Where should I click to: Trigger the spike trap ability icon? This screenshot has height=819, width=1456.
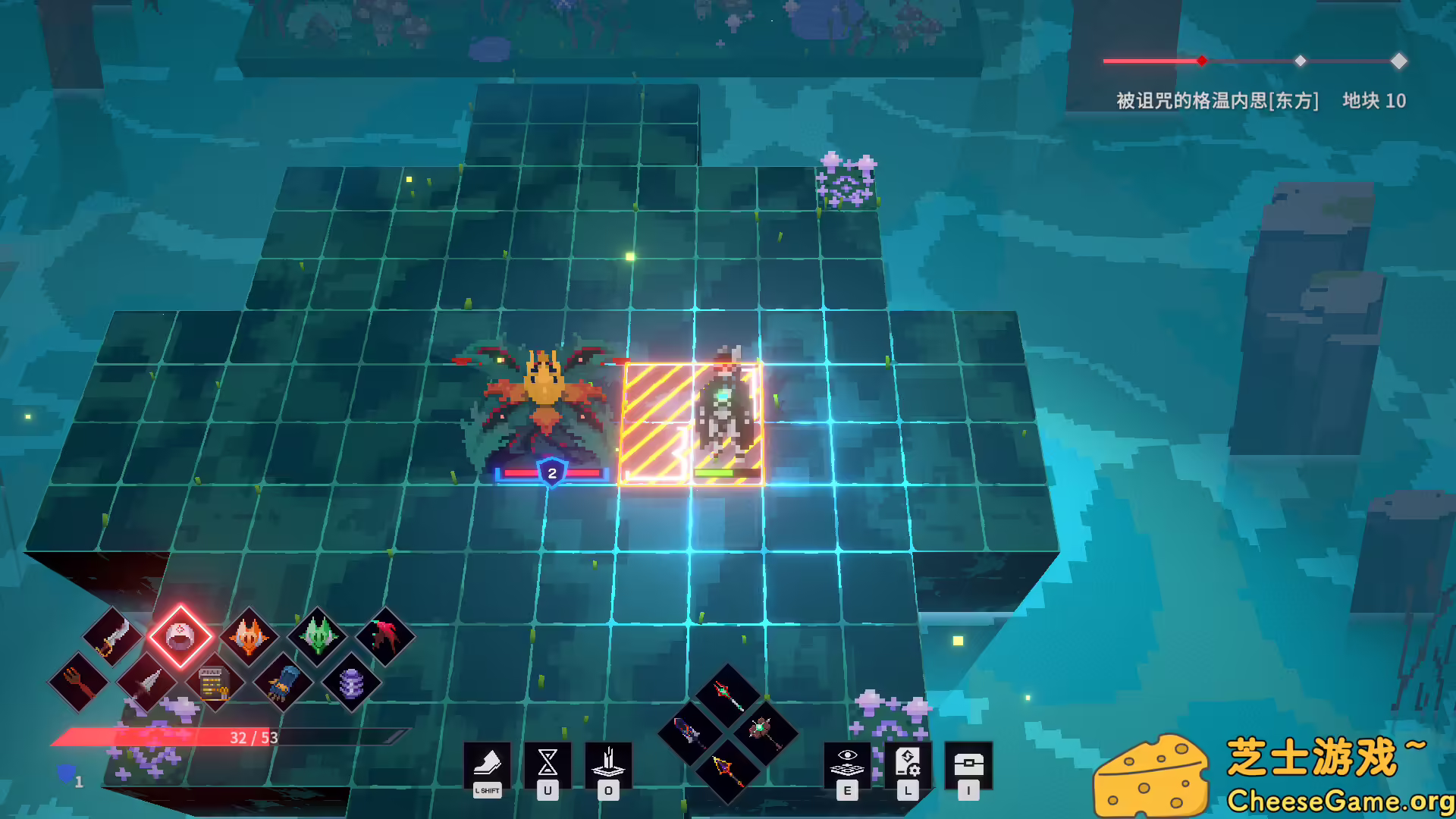pyautogui.click(x=607, y=762)
